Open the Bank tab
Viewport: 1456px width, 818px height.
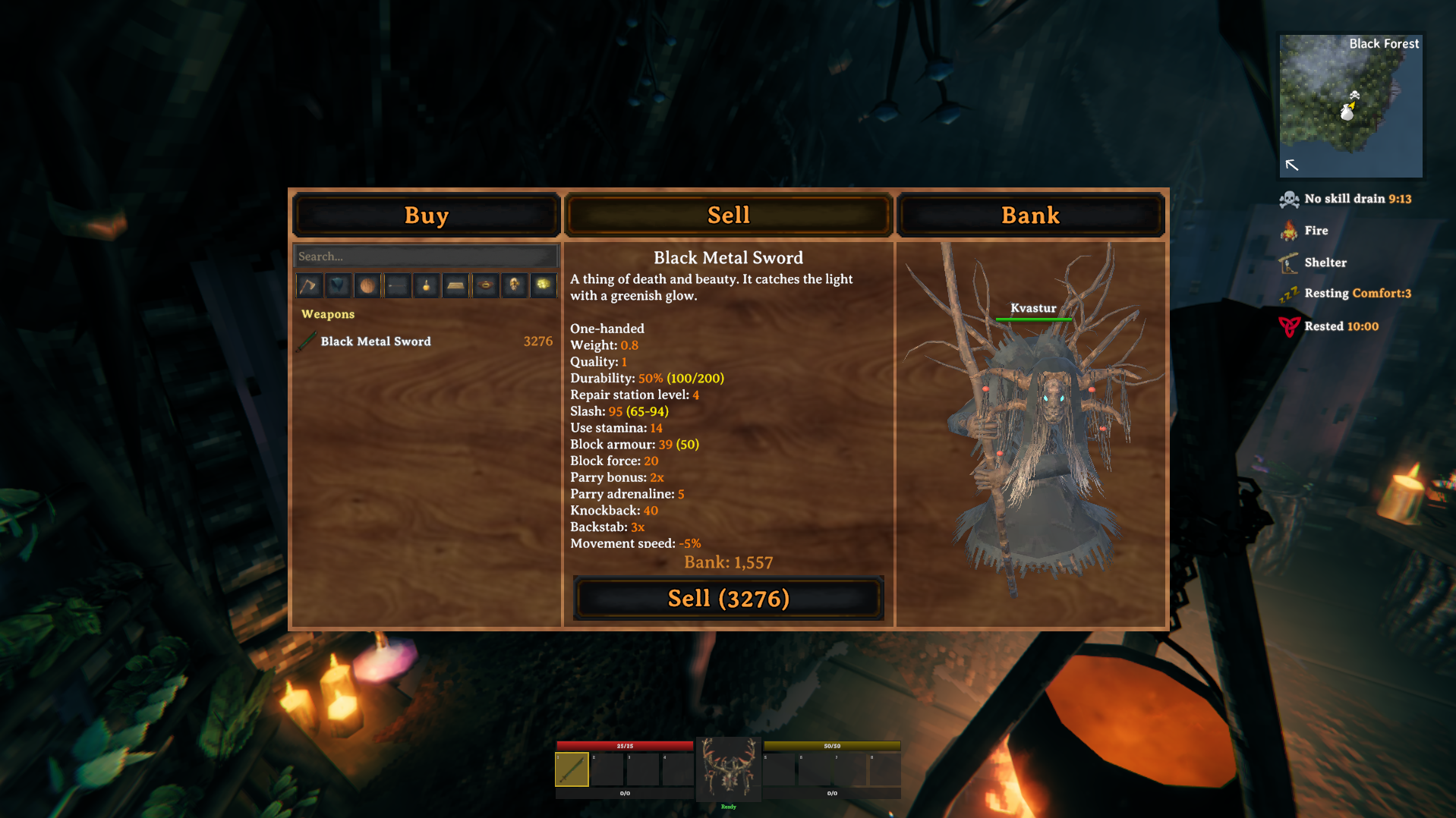(1030, 215)
